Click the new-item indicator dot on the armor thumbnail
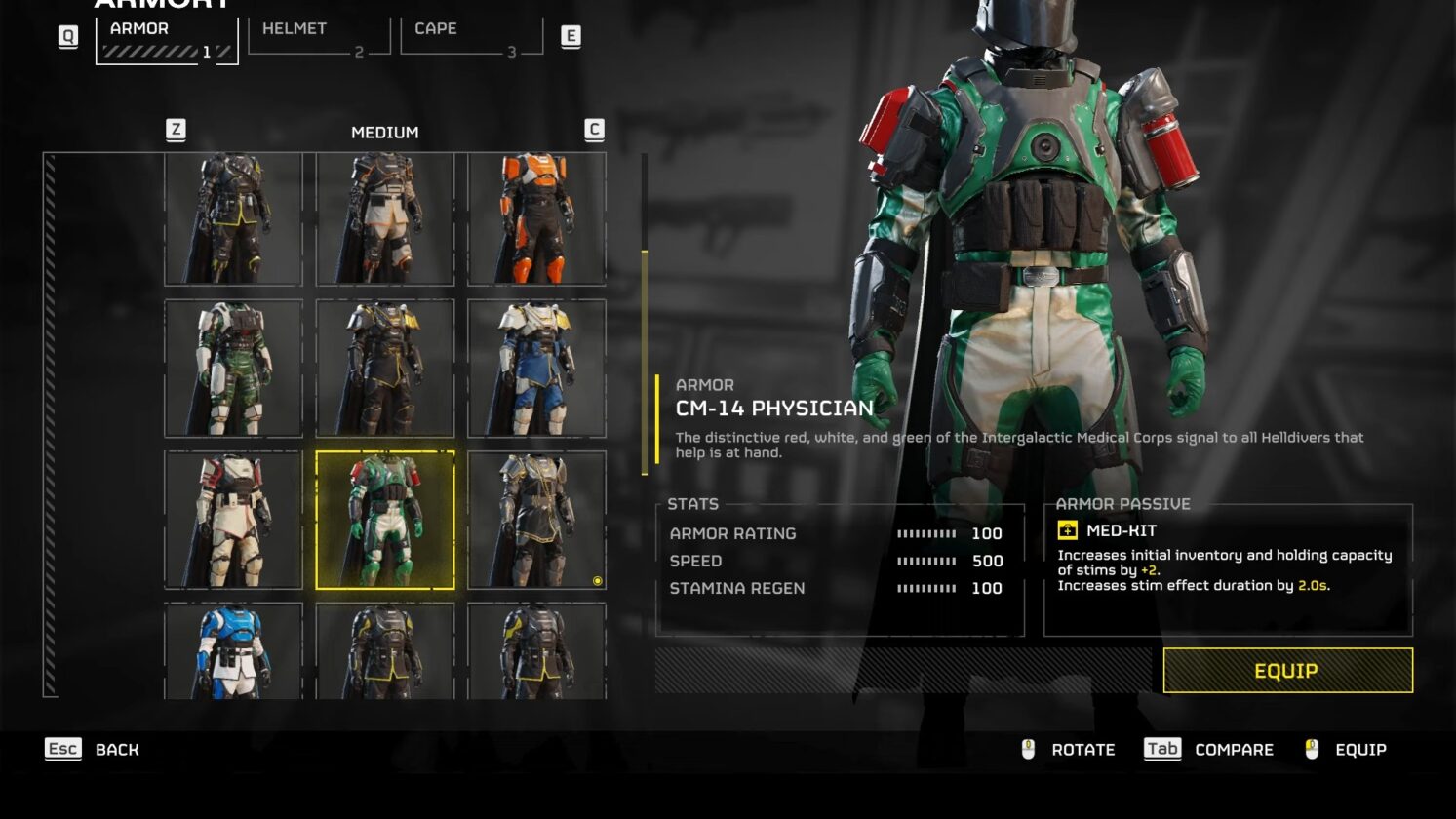 598,580
